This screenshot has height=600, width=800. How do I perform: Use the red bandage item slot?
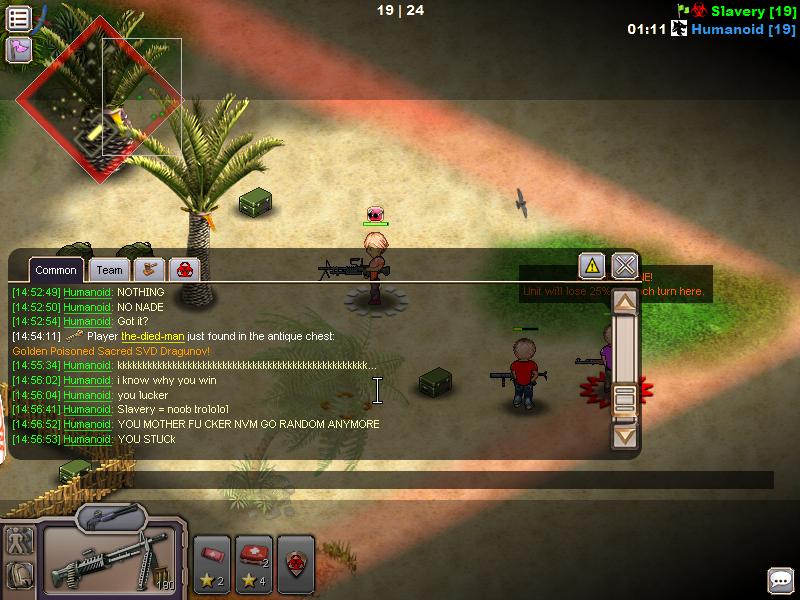(212, 564)
